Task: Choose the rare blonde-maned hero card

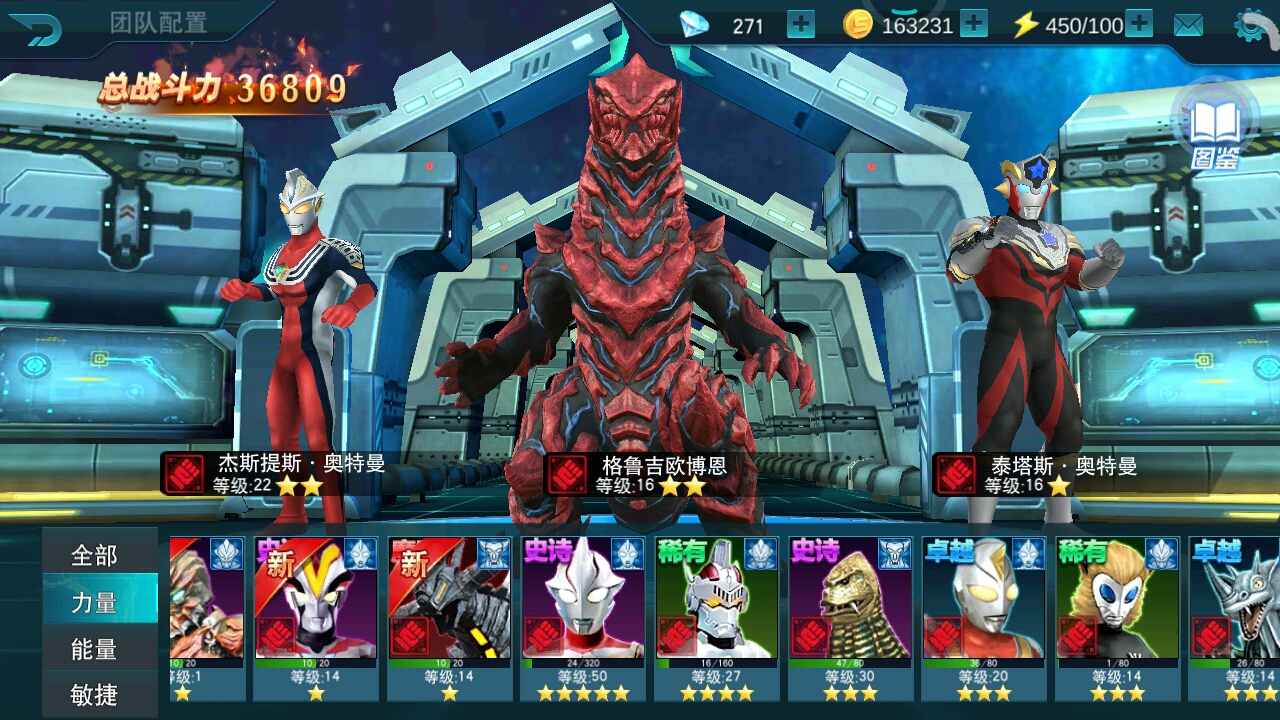Action: click(1117, 615)
